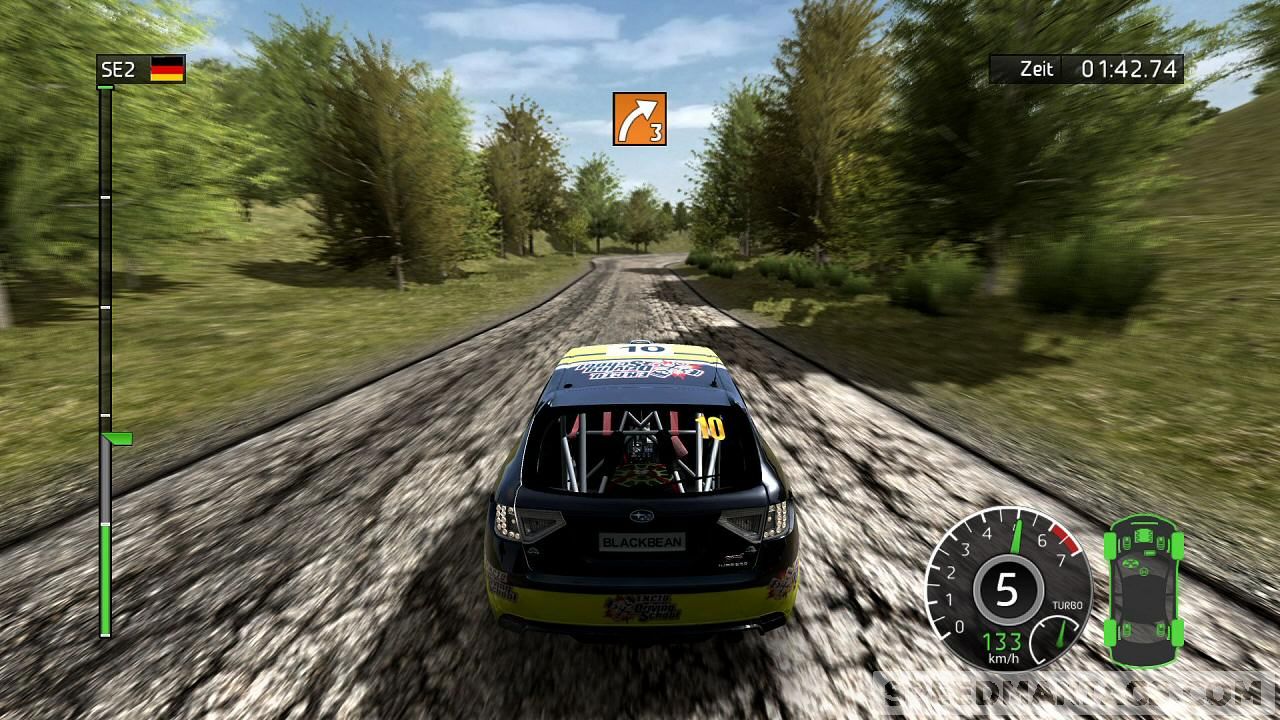Select the green car damage diagram

click(1143, 590)
